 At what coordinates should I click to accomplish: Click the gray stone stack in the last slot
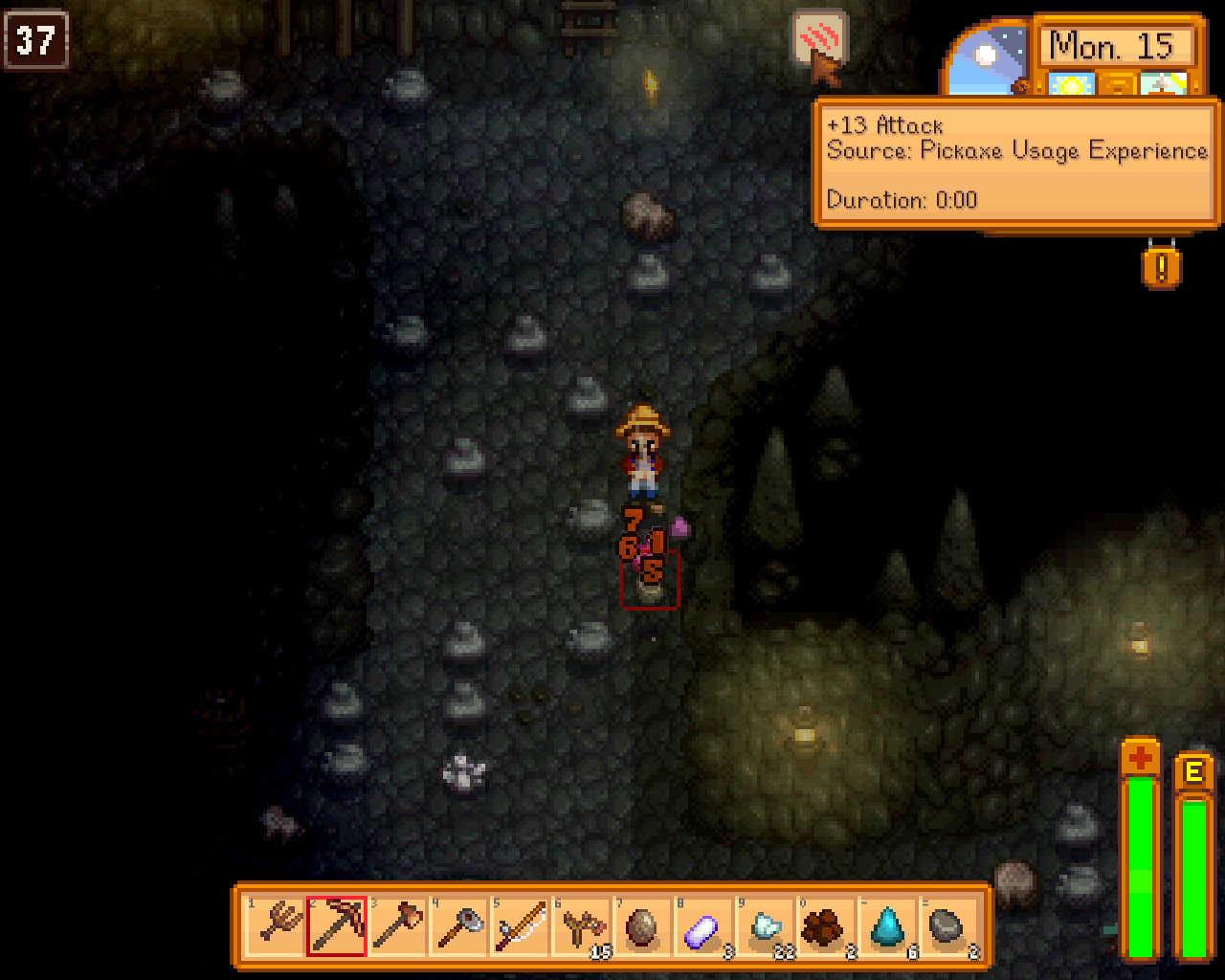[949, 926]
